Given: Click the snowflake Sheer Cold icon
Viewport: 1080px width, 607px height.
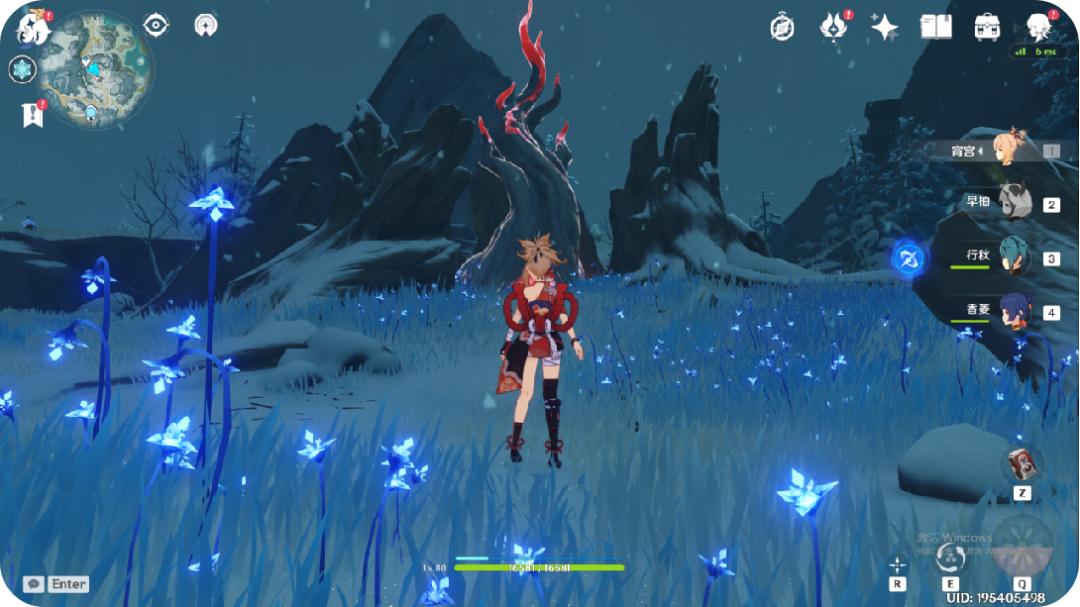Looking at the screenshot, I should tap(22, 69).
